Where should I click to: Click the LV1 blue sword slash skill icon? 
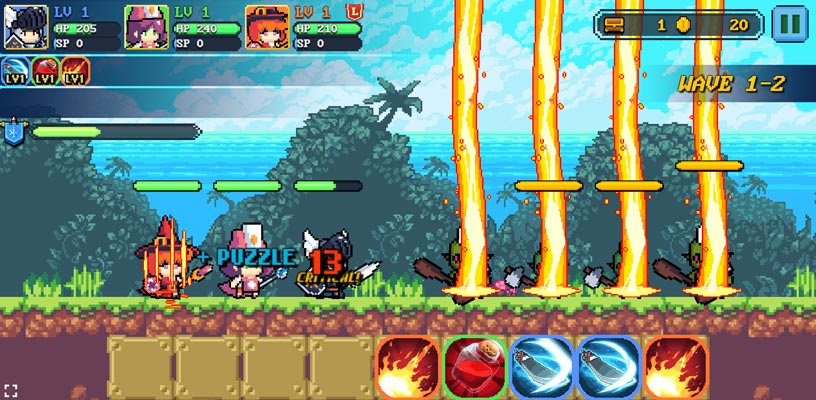(17, 71)
